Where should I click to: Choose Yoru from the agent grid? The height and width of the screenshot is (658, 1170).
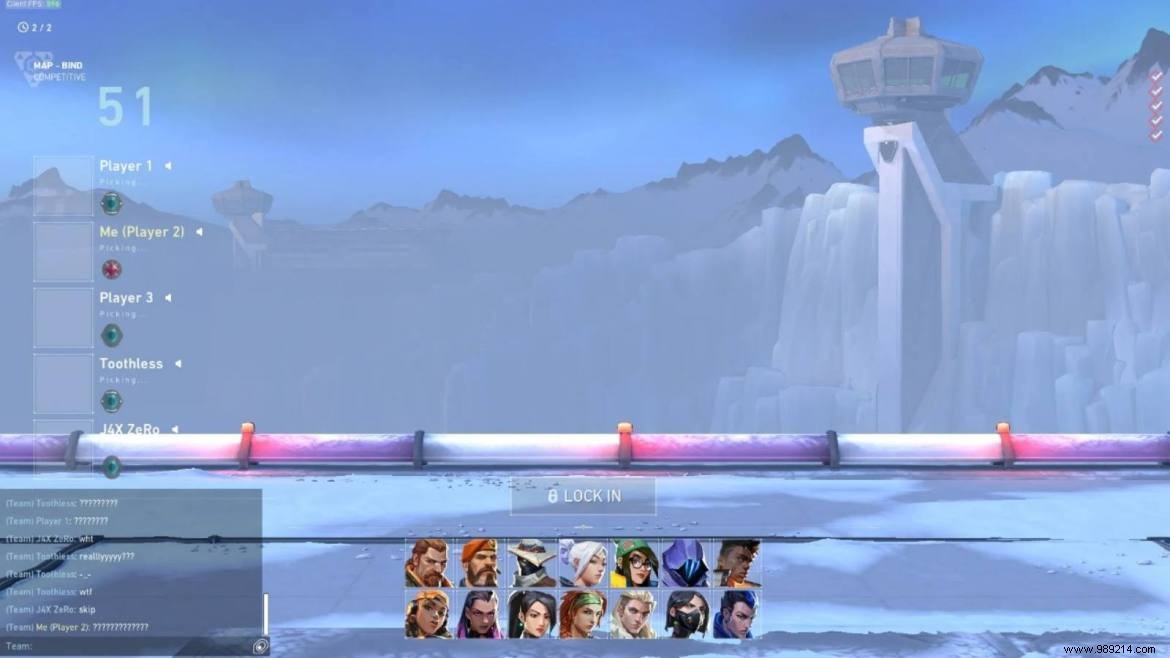[x=736, y=614]
